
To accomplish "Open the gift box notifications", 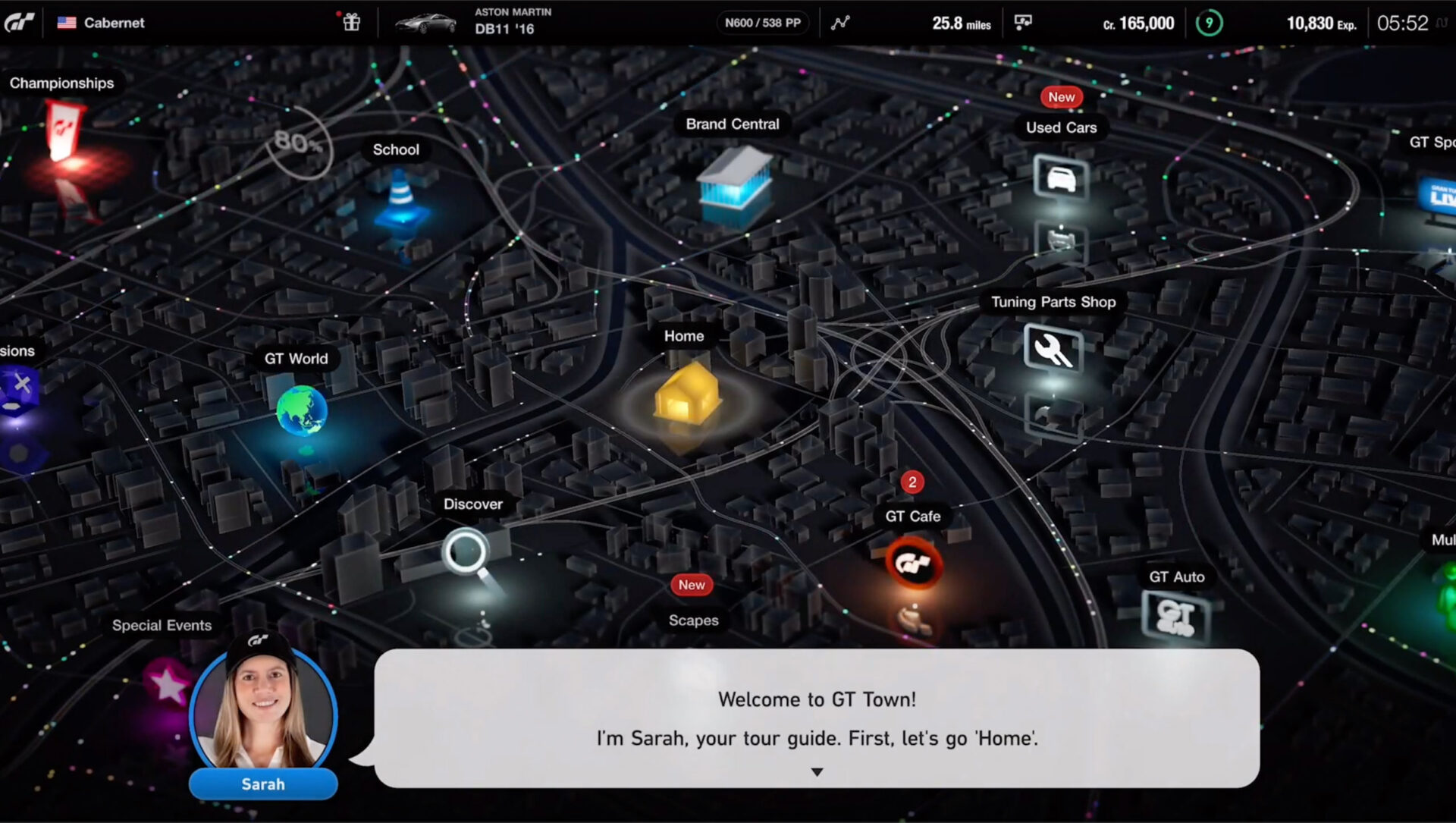I will [351, 23].
